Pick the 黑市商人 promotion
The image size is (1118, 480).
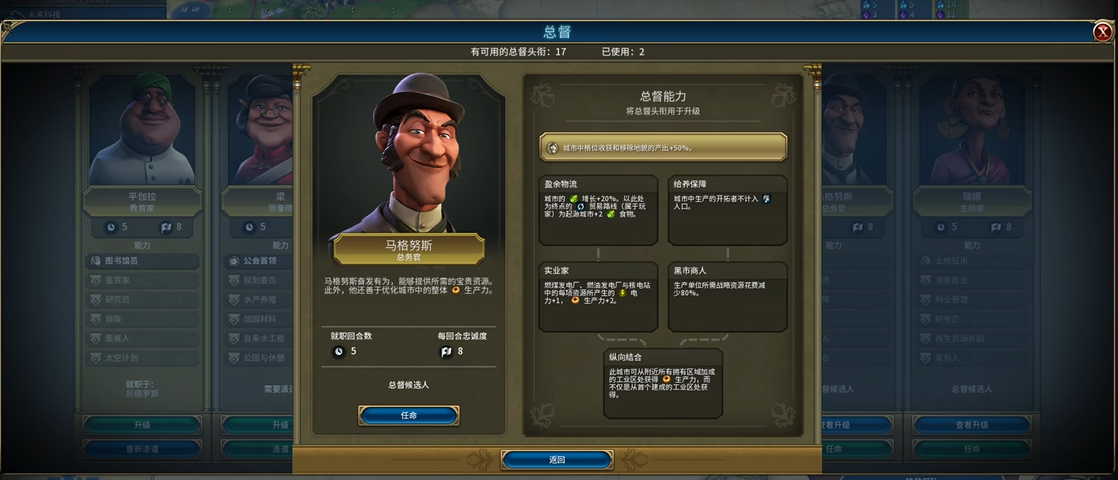point(727,296)
